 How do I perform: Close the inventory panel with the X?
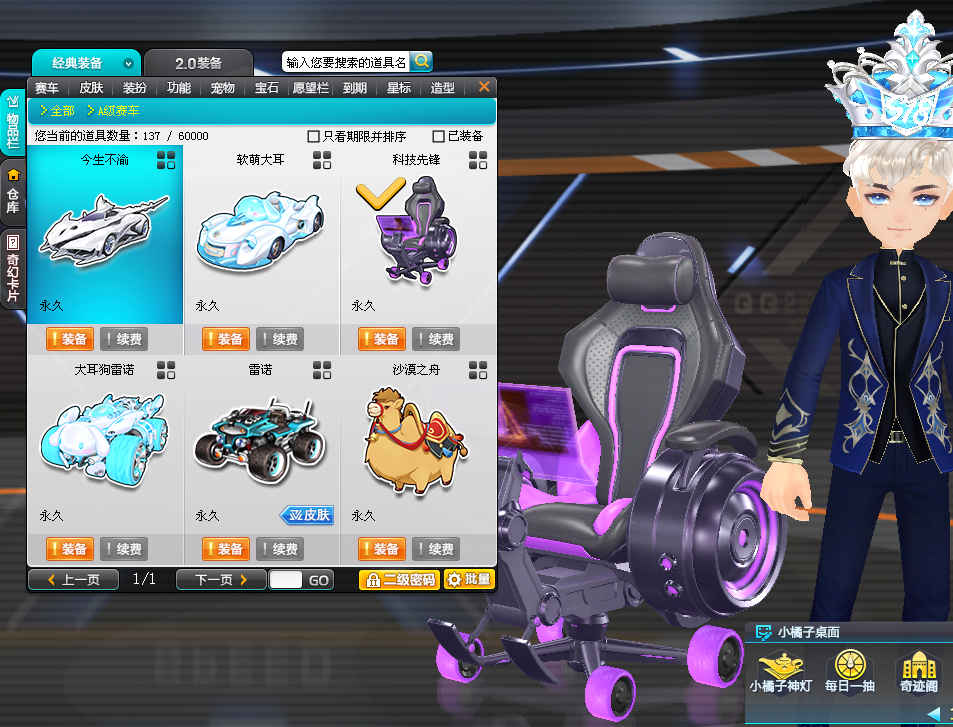pos(484,88)
